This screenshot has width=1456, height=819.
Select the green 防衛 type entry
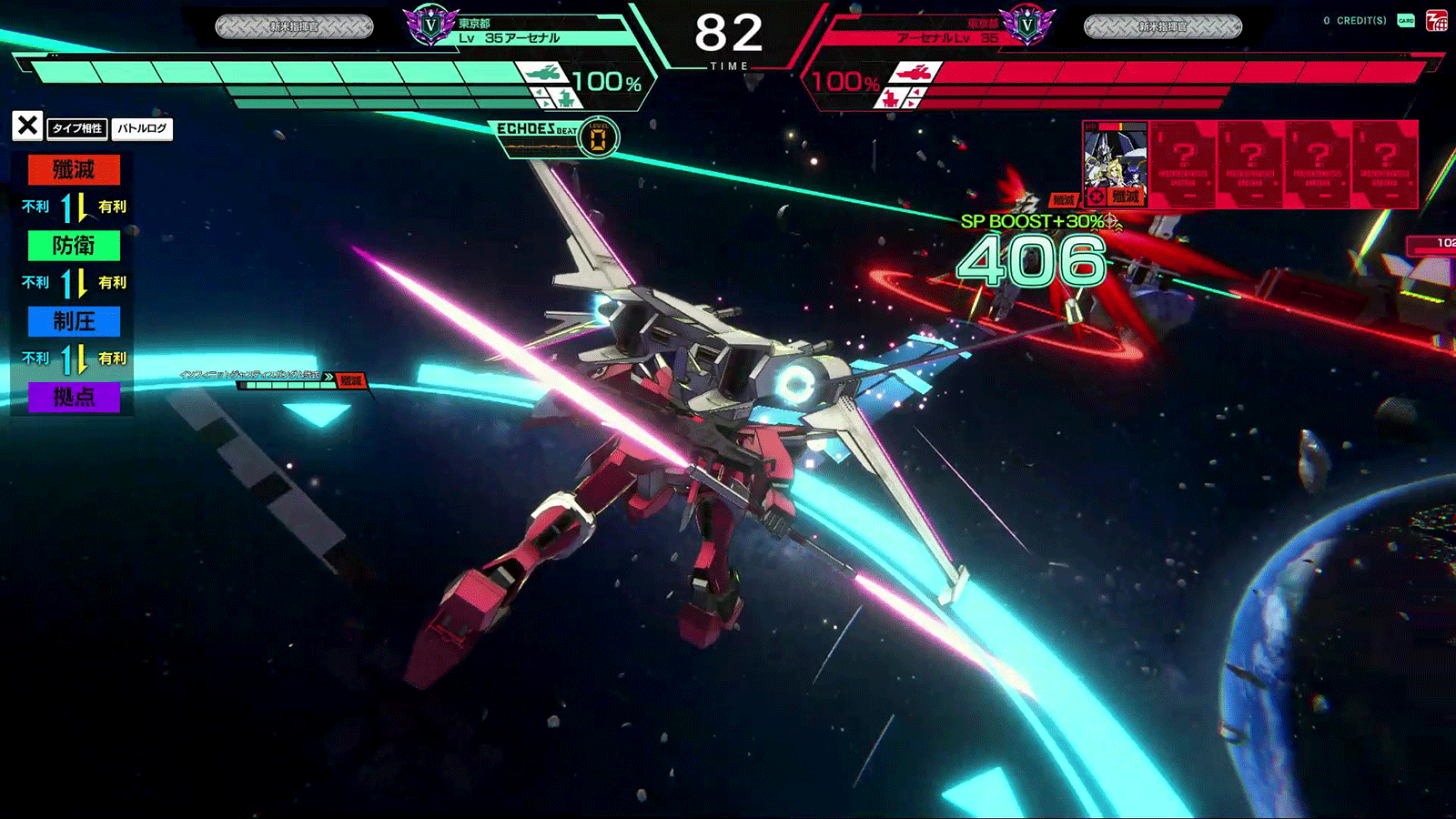[74, 246]
